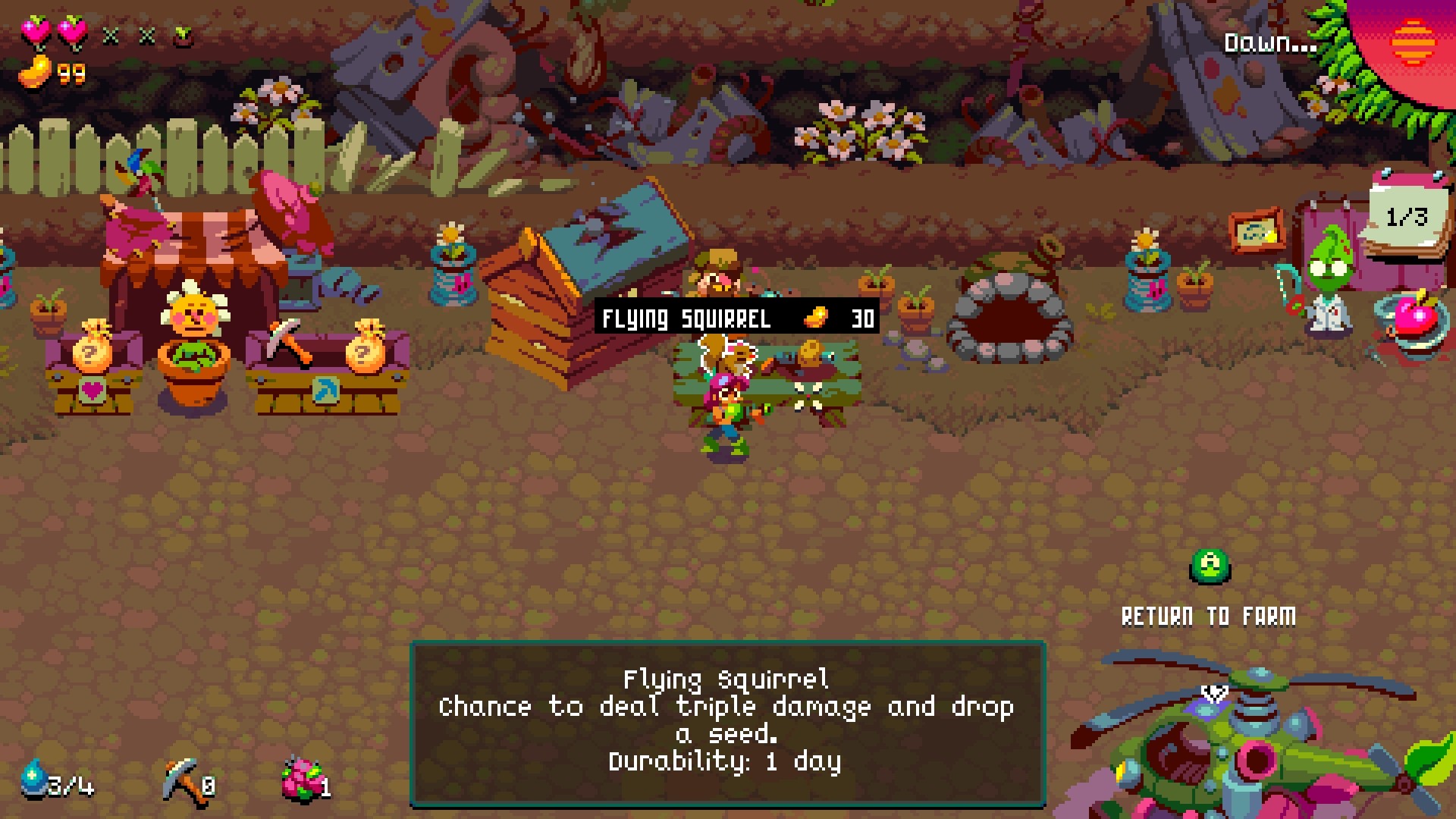The image size is (1456, 819).
Task: Select the Flying Squirrel shop price tag
Action: pyautogui.click(x=736, y=318)
